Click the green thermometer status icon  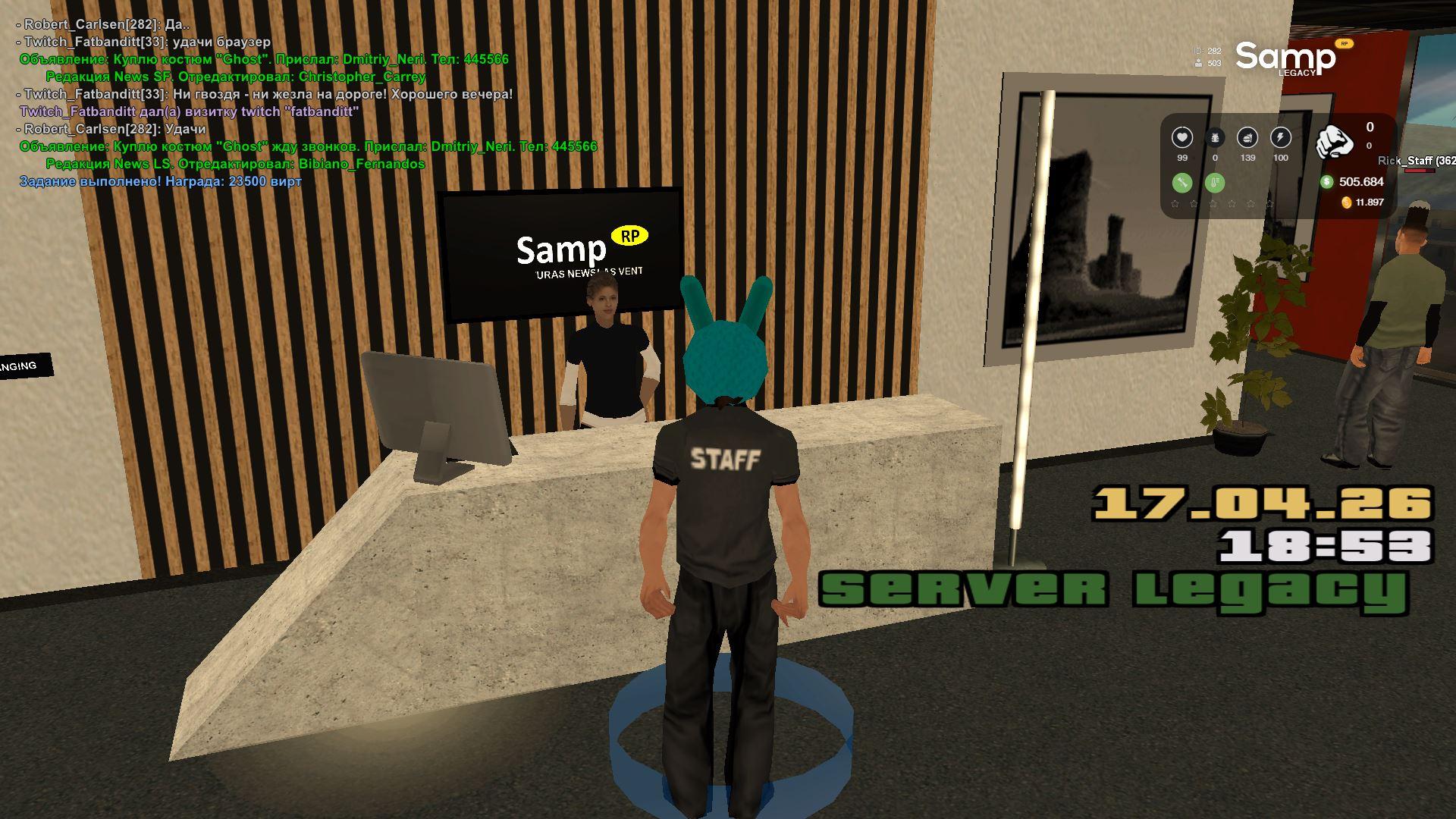coord(1215,183)
